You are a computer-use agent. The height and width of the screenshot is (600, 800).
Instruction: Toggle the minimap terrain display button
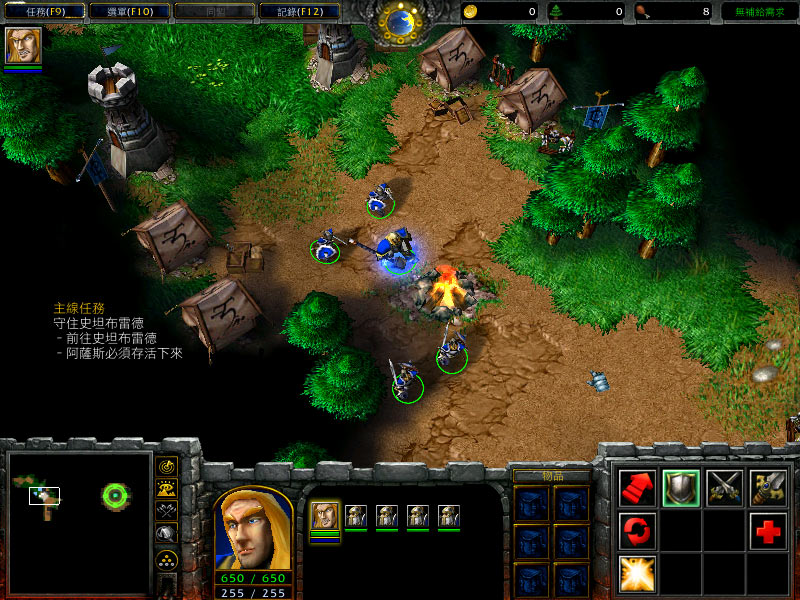click(167, 488)
